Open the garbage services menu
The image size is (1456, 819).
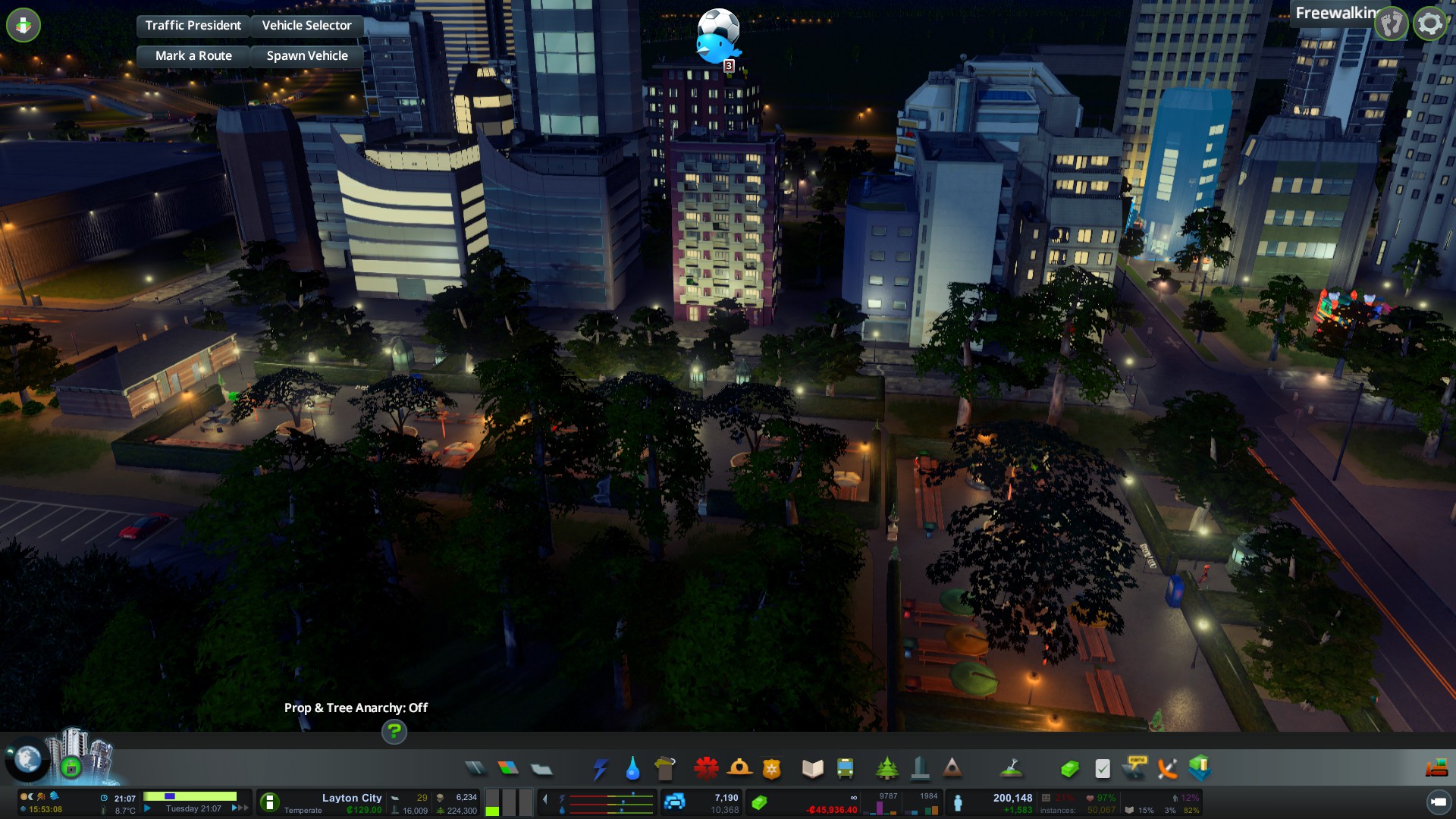[x=665, y=769]
